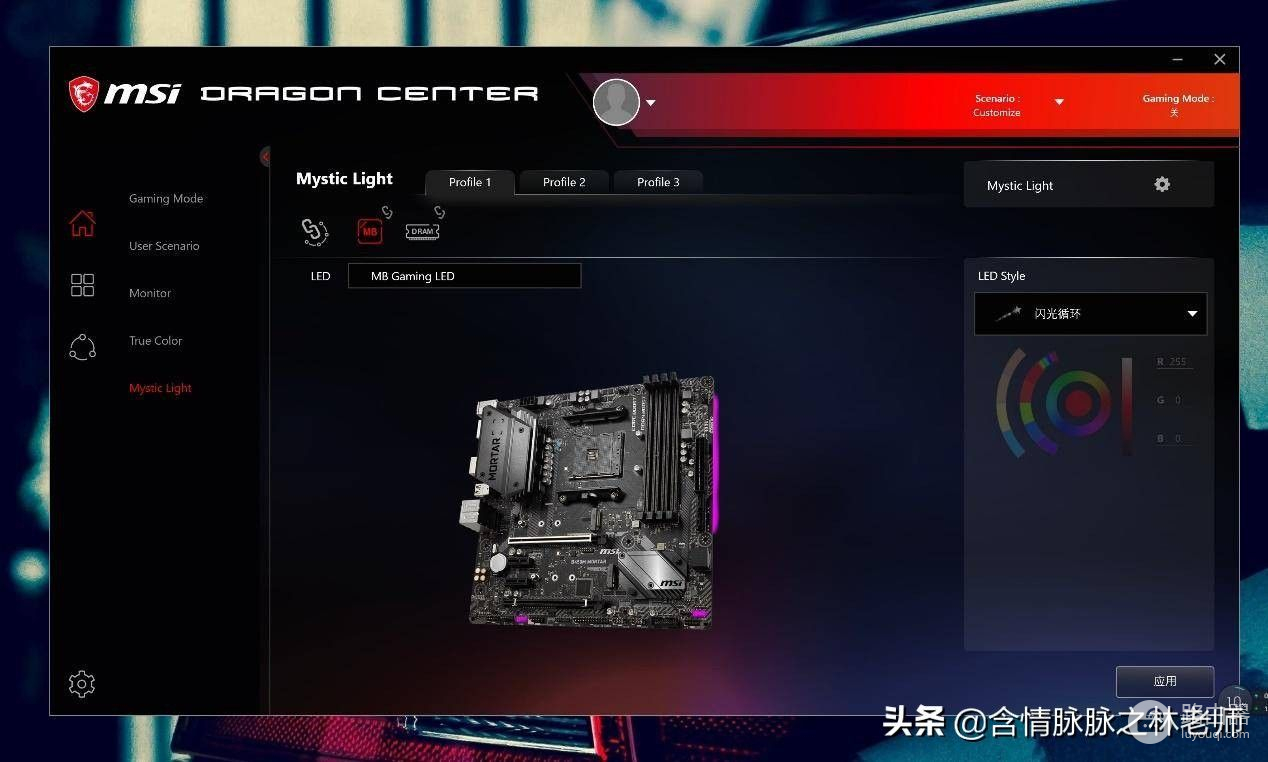Viewport: 1268px width, 762px height.
Task: Open the four-squares apps icon
Action: (x=82, y=286)
